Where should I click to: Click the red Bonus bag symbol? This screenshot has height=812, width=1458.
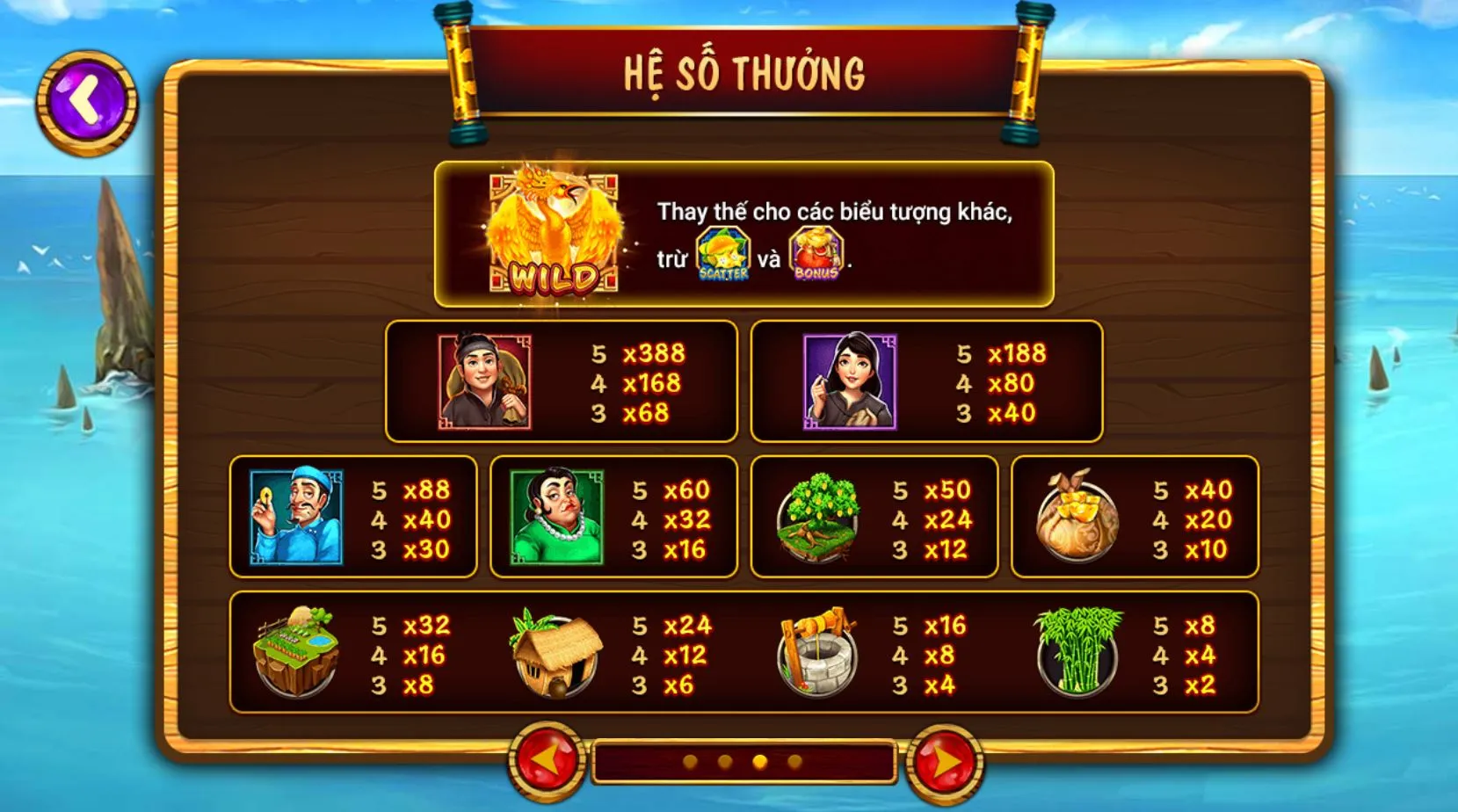coord(816,256)
